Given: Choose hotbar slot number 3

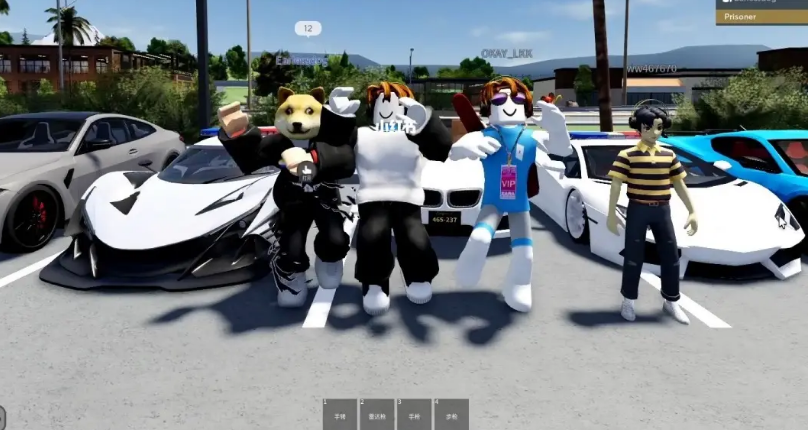Looking at the screenshot, I should 414,414.
